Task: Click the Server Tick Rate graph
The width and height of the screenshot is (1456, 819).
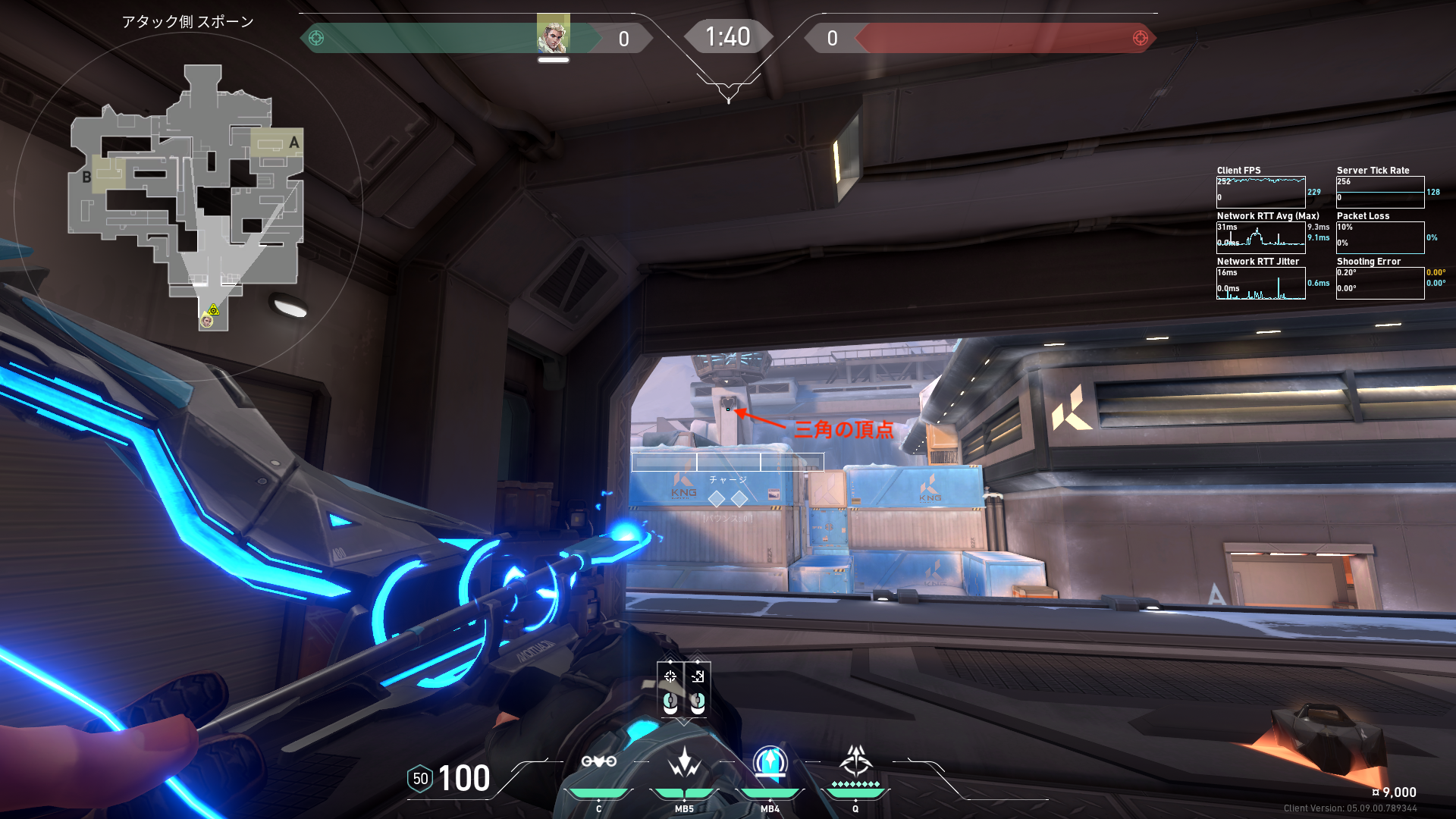Action: point(1379,192)
